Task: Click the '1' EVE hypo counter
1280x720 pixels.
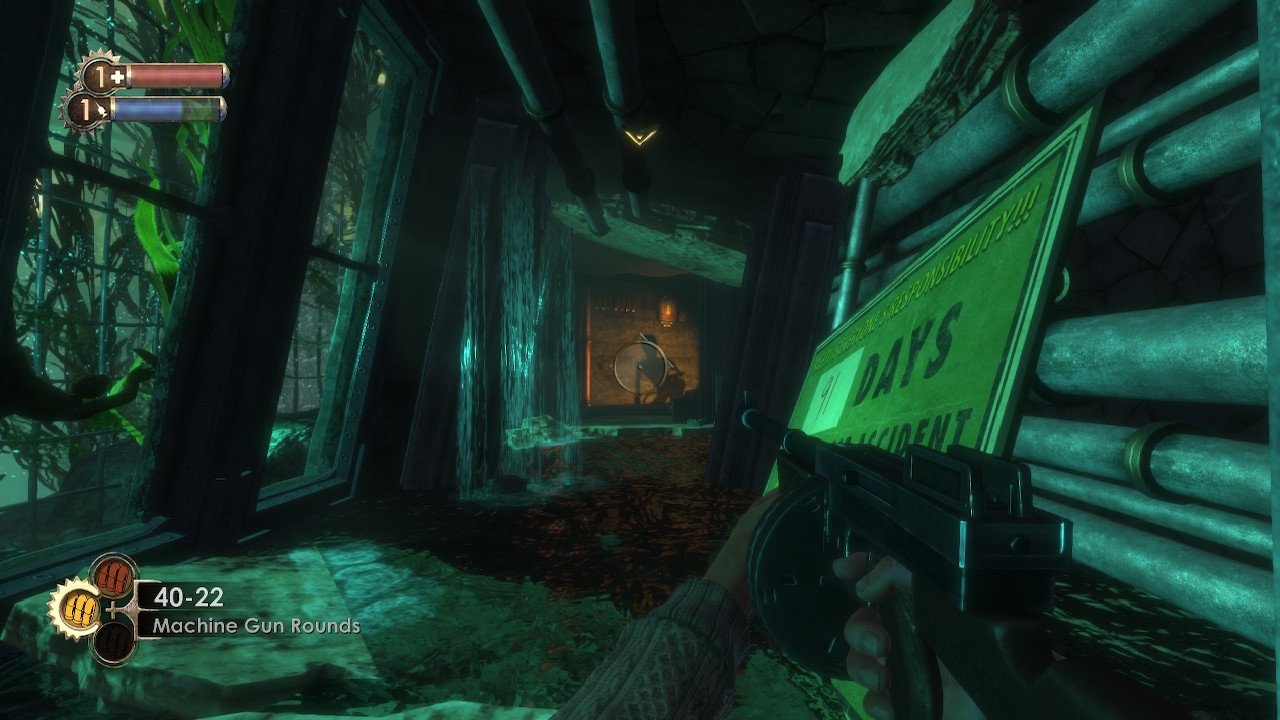Action: click(85, 110)
